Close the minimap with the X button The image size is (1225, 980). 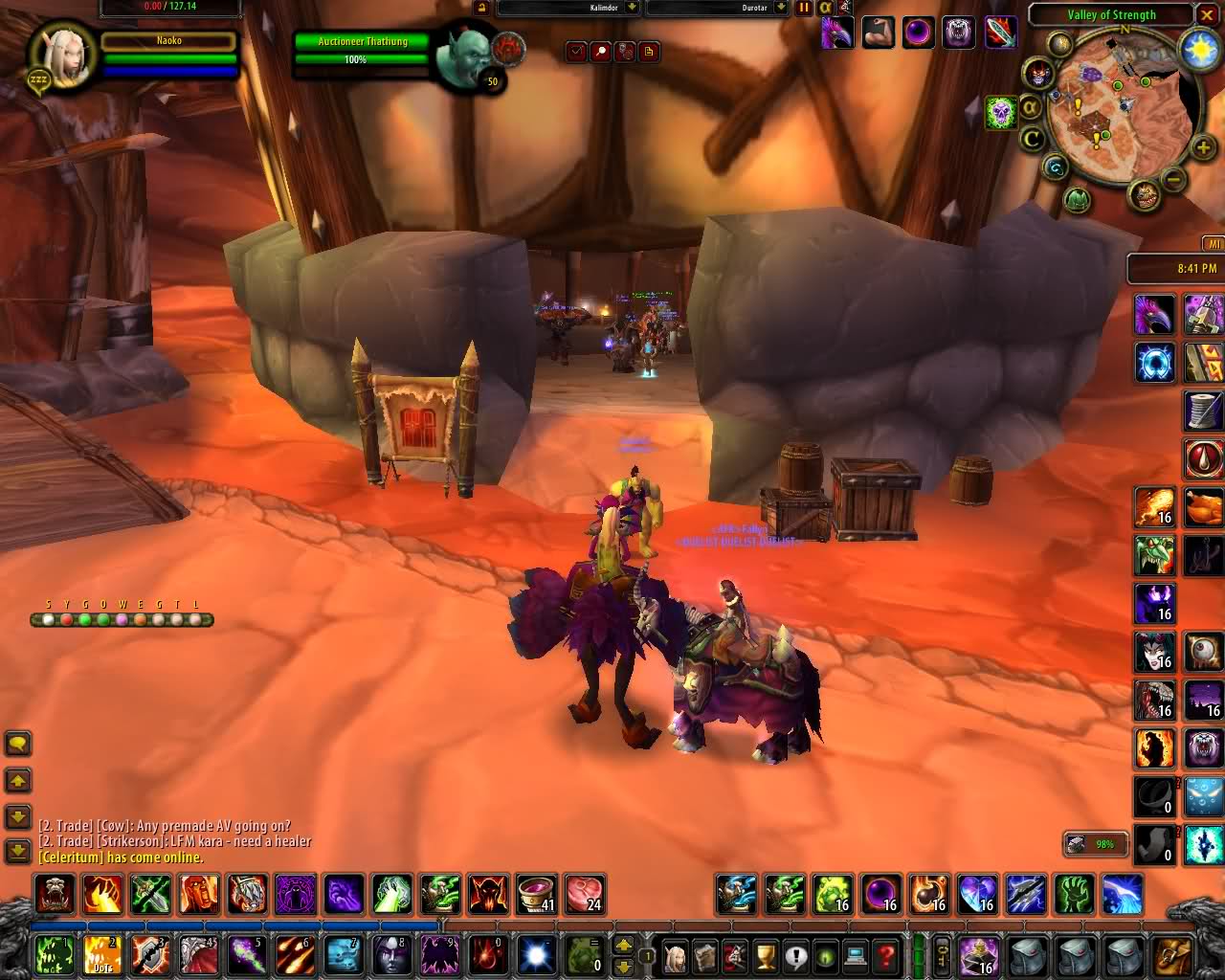click(1206, 14)
